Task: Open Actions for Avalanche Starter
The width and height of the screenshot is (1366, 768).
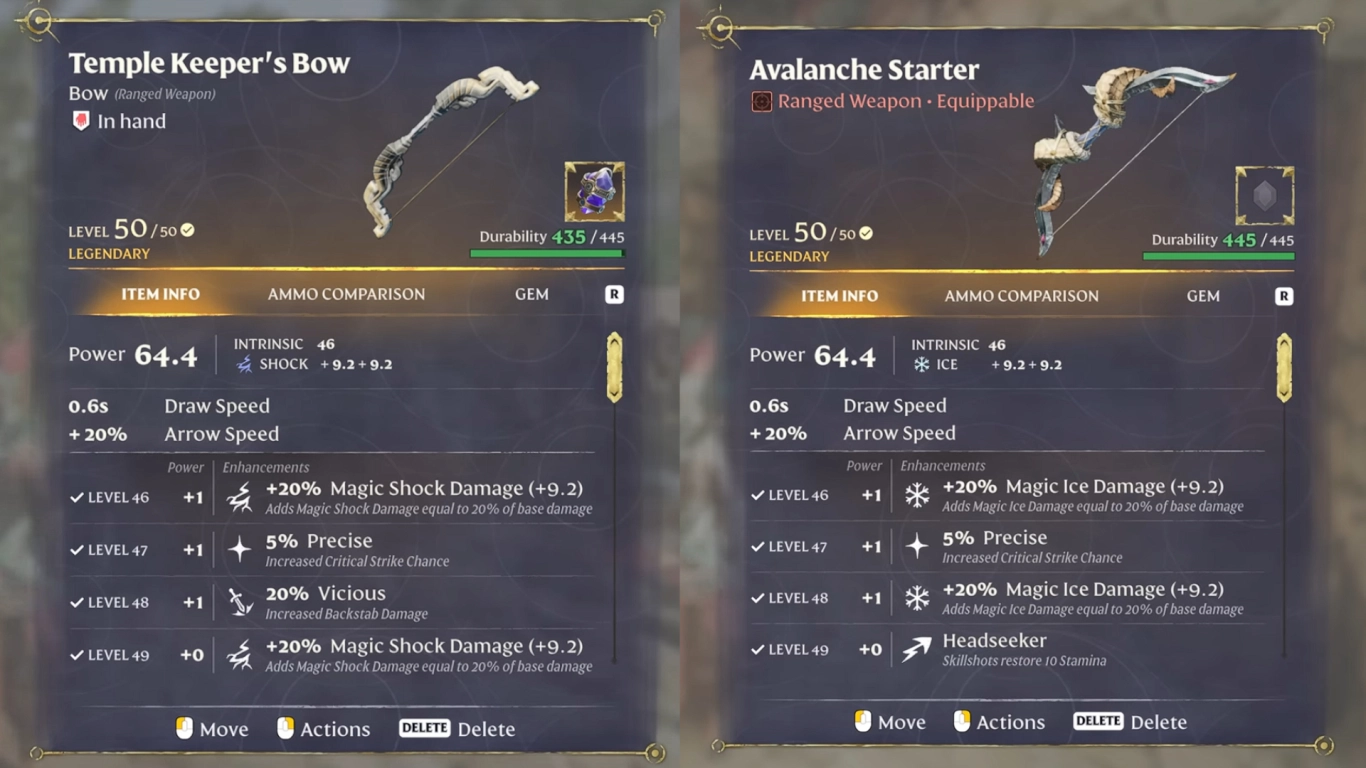Action: 1010,721
